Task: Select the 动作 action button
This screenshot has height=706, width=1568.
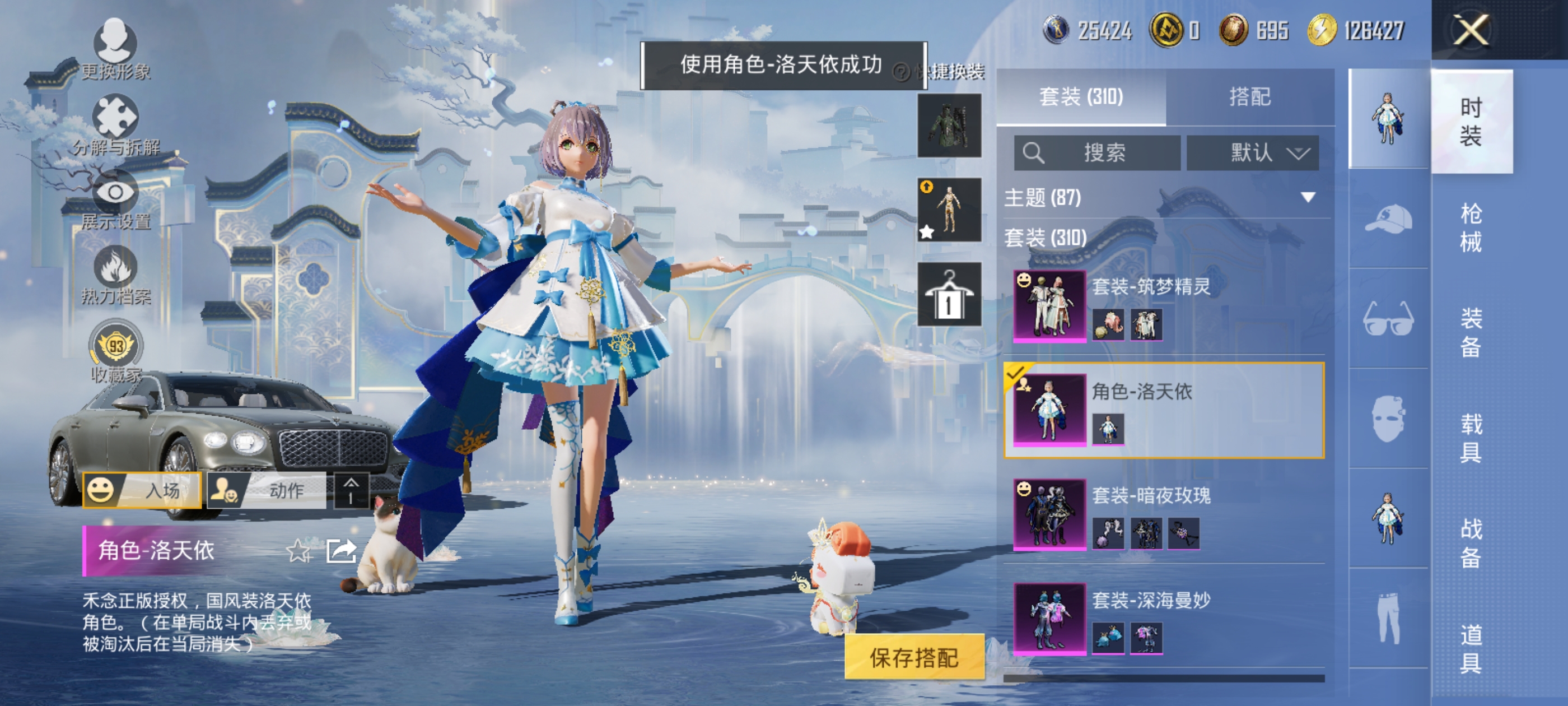Action: [x=266, y=490]
